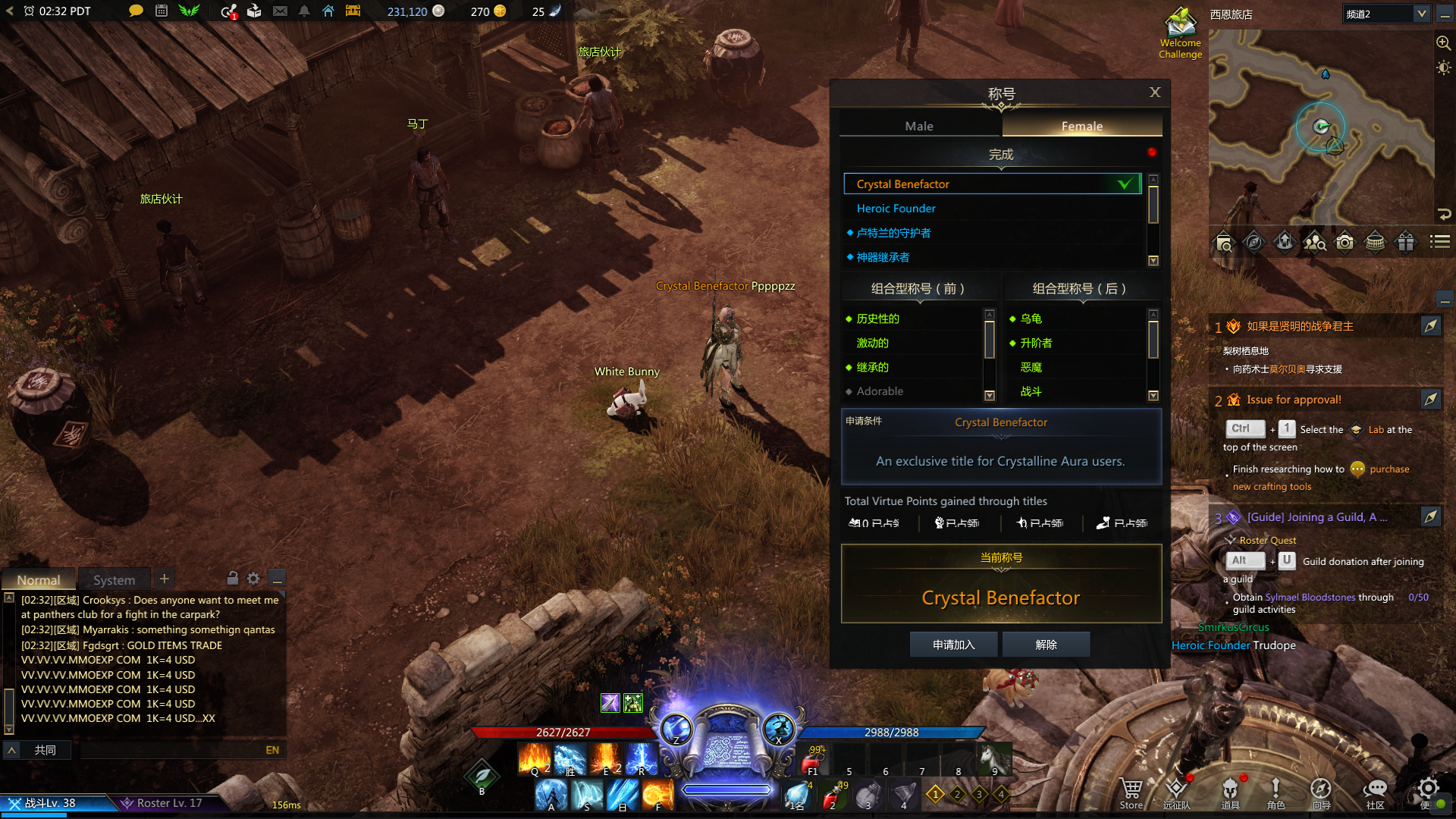This screenshot has width=1456, height=819.
Task: Click the 申请加入 apply button
Action: click(x=953, y=645)
